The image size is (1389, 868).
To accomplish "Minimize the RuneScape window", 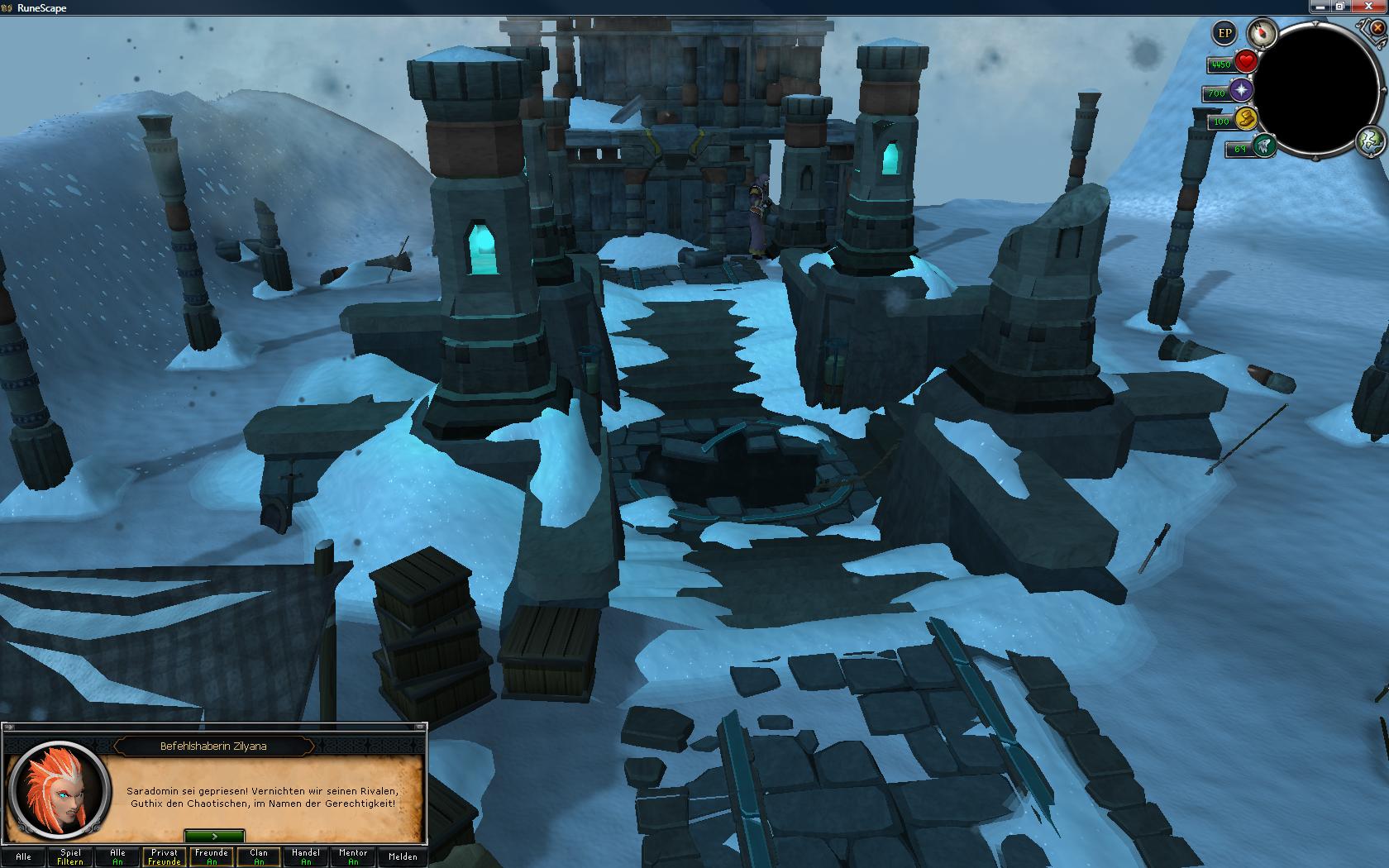I will click(x=1320, y=7).
